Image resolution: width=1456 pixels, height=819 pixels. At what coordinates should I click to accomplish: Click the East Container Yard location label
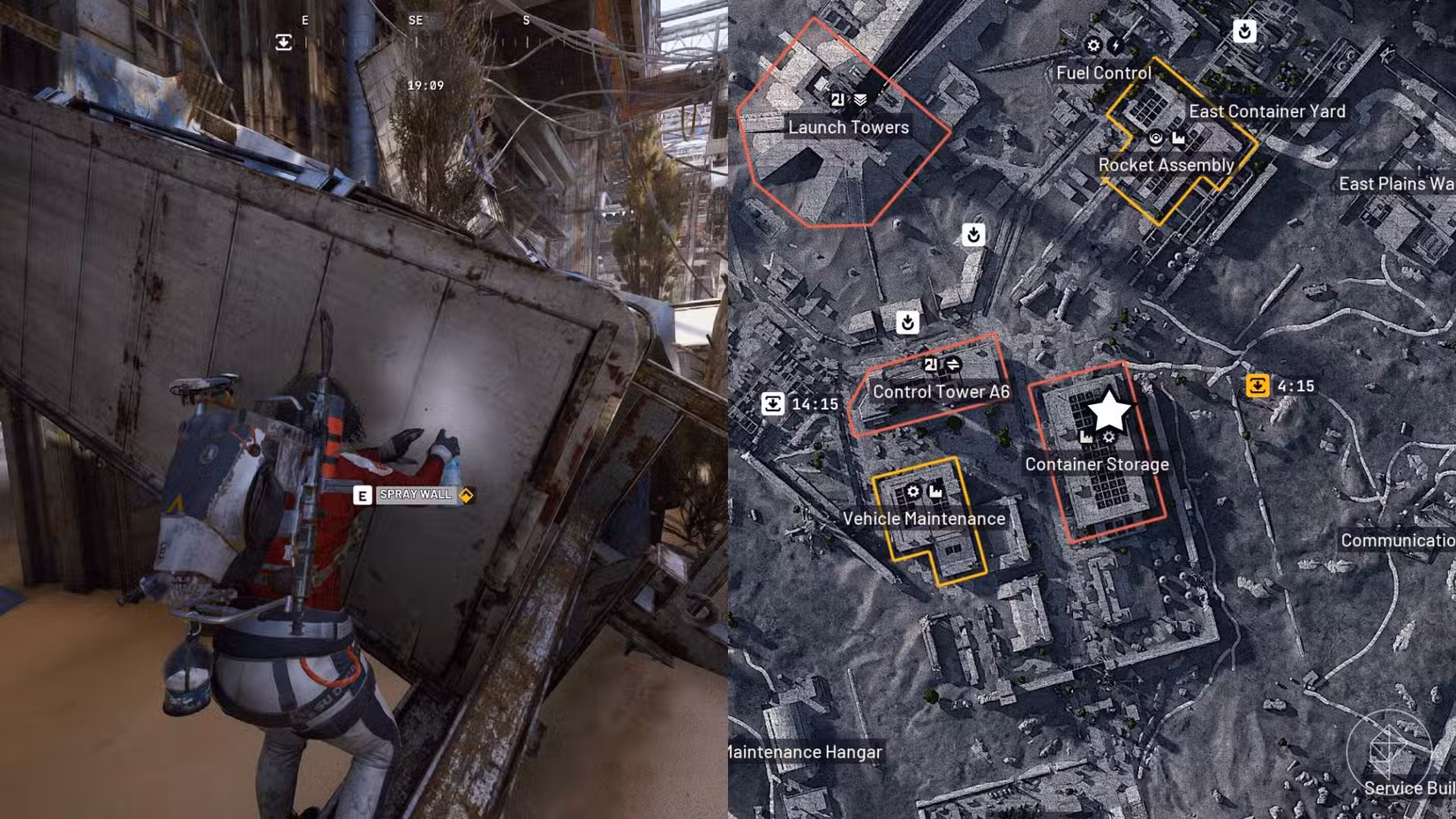(1266, 112)
